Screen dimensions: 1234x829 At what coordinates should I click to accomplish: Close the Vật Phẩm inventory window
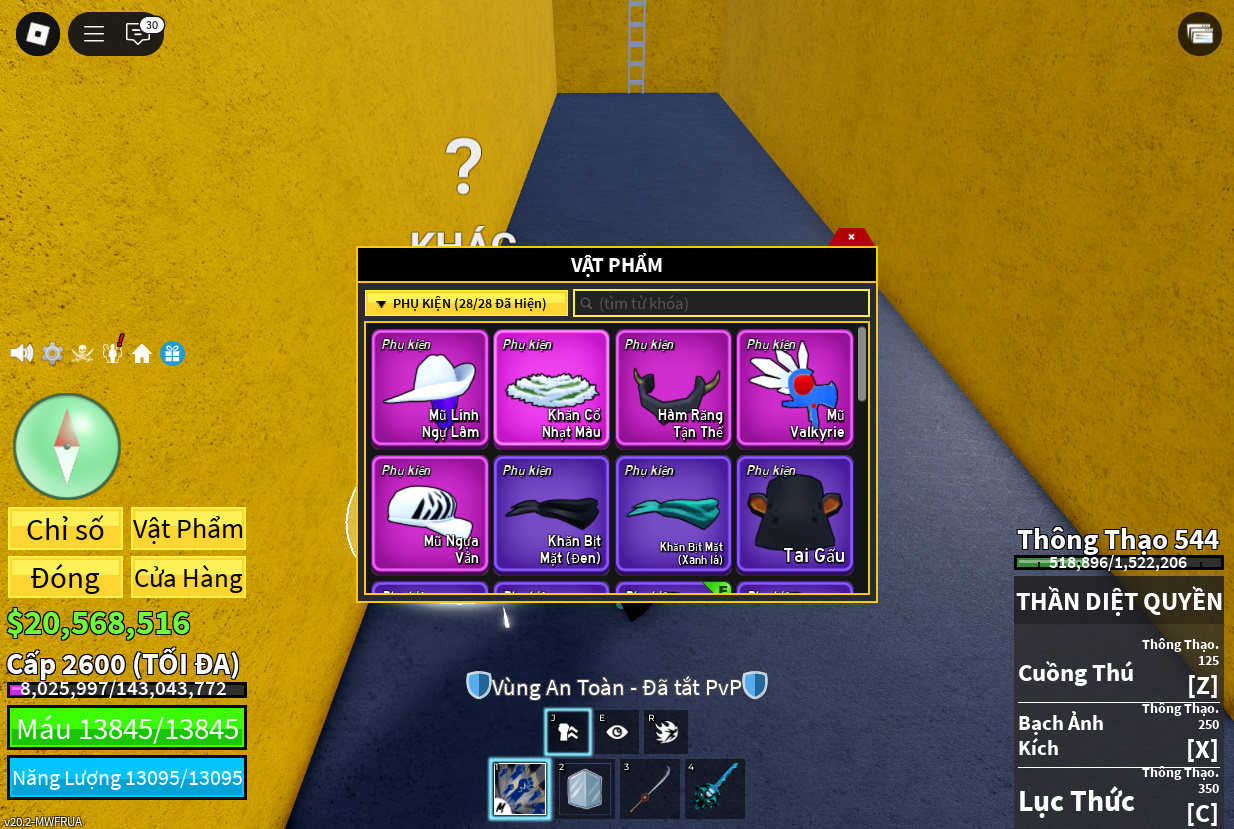pos(851,237)
